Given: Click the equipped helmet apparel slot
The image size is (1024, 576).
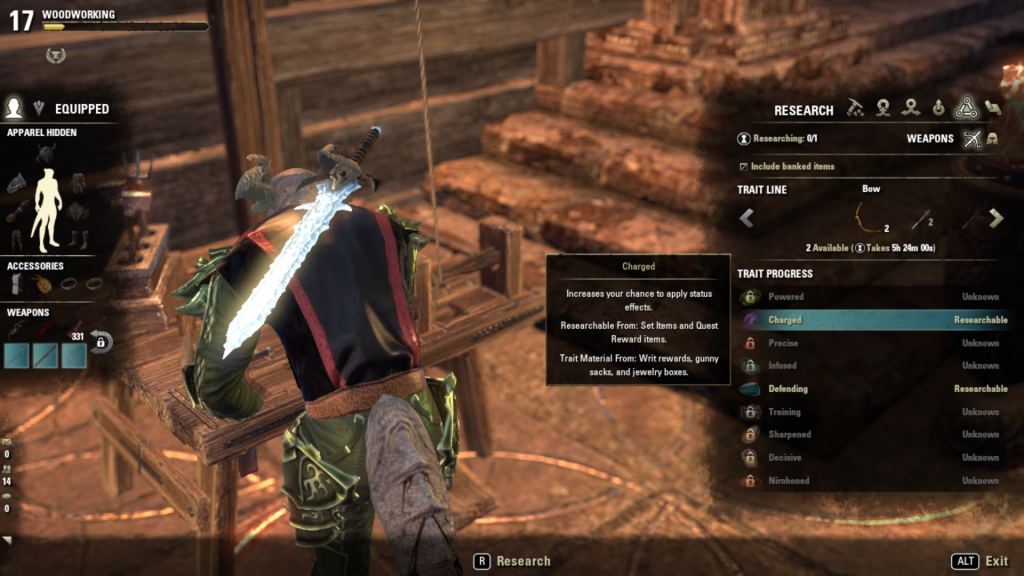Looking at the screenshot, I should click(45, 153).
